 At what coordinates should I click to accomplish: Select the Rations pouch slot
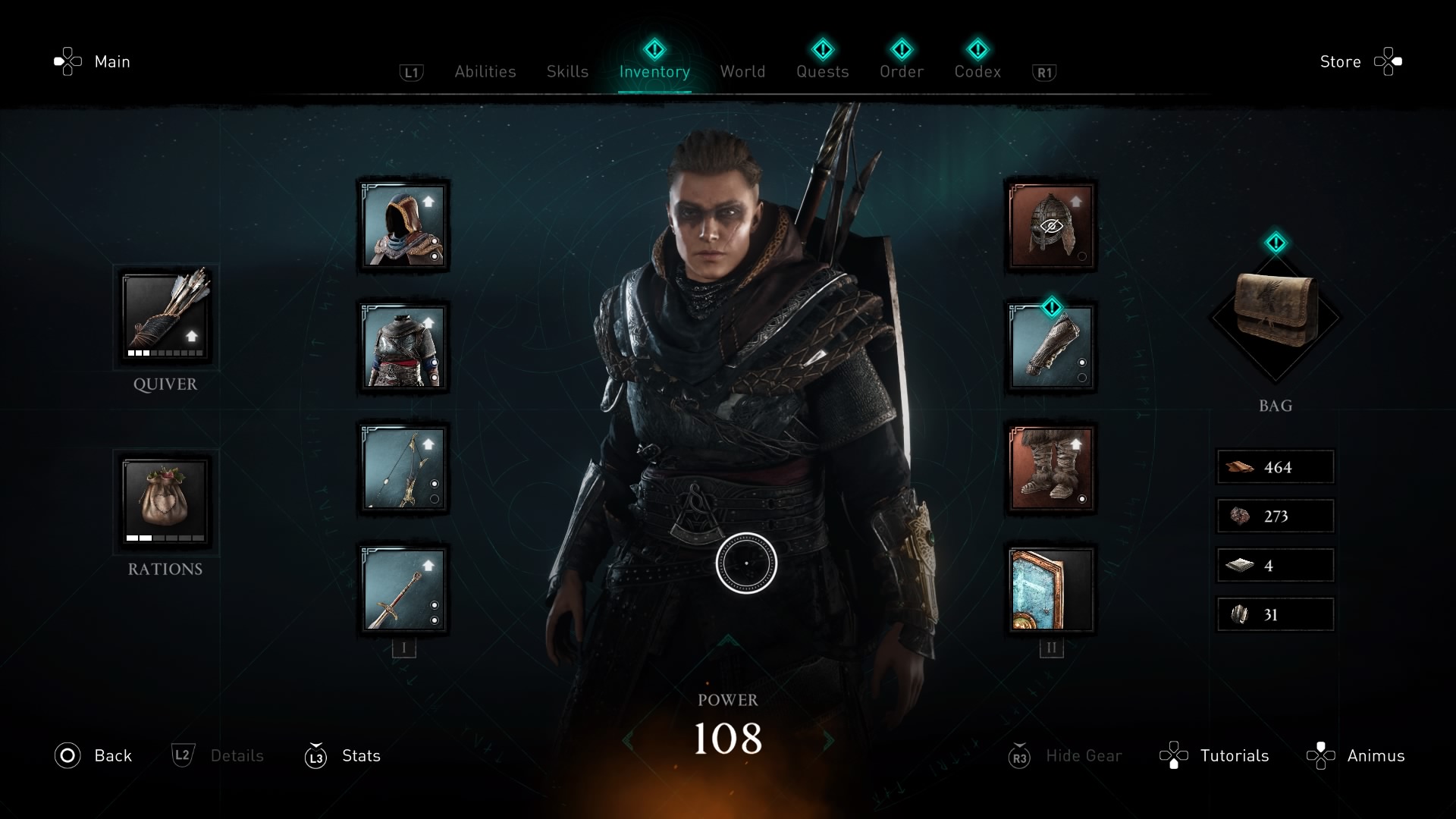pyautogui.click(x=165, y=501)
